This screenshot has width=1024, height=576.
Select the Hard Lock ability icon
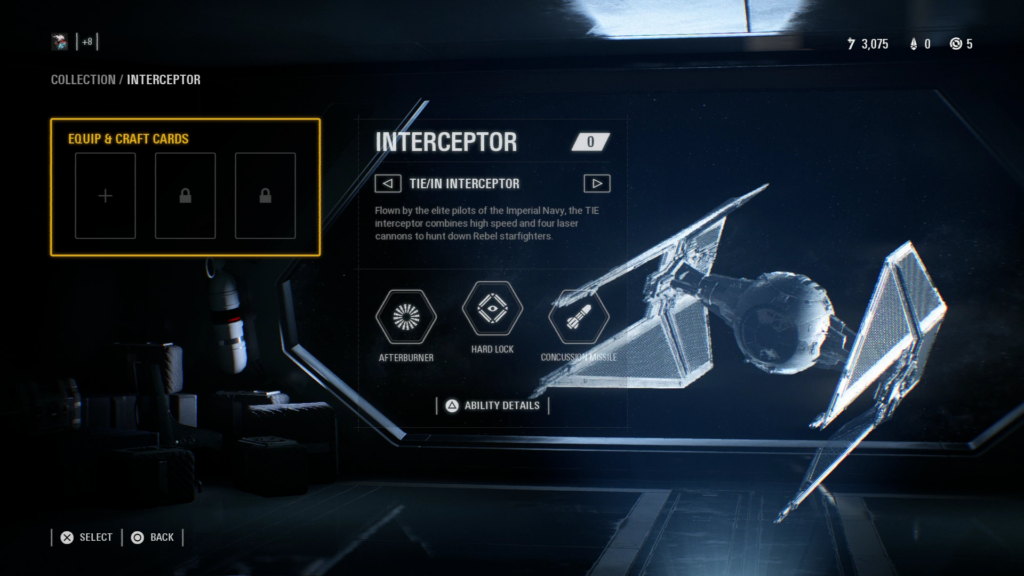[x=492, y=309]
